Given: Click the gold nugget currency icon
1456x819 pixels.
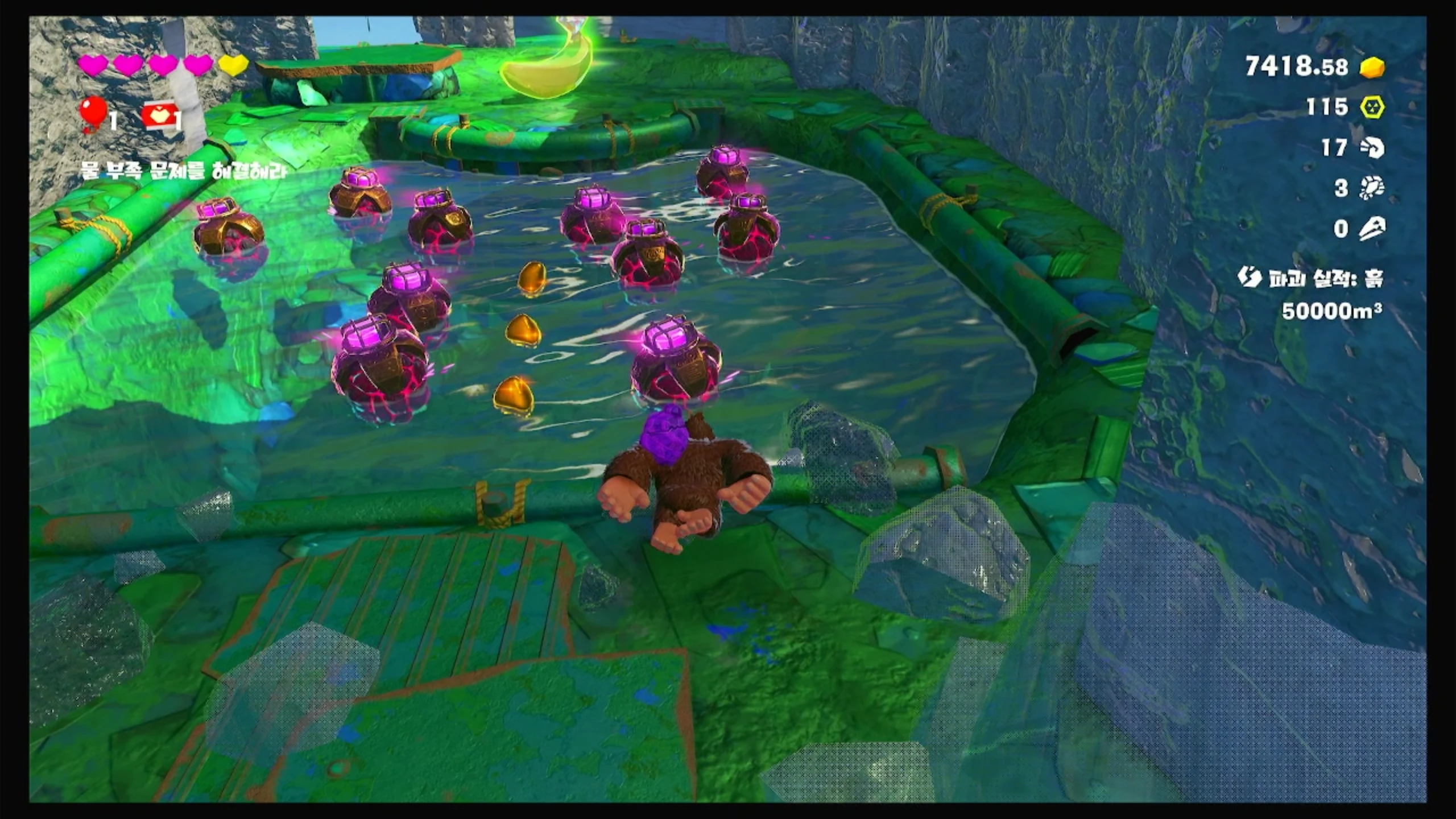Looking at the screenshot, I should click(x=1372, y=67).
